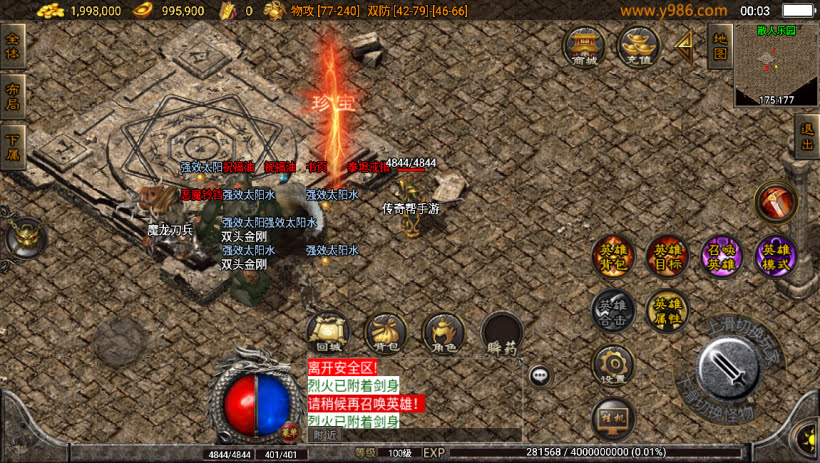Collapse the top menu with the gold arrow
This screenshot has width=820, height=463.
click(685, 45)
